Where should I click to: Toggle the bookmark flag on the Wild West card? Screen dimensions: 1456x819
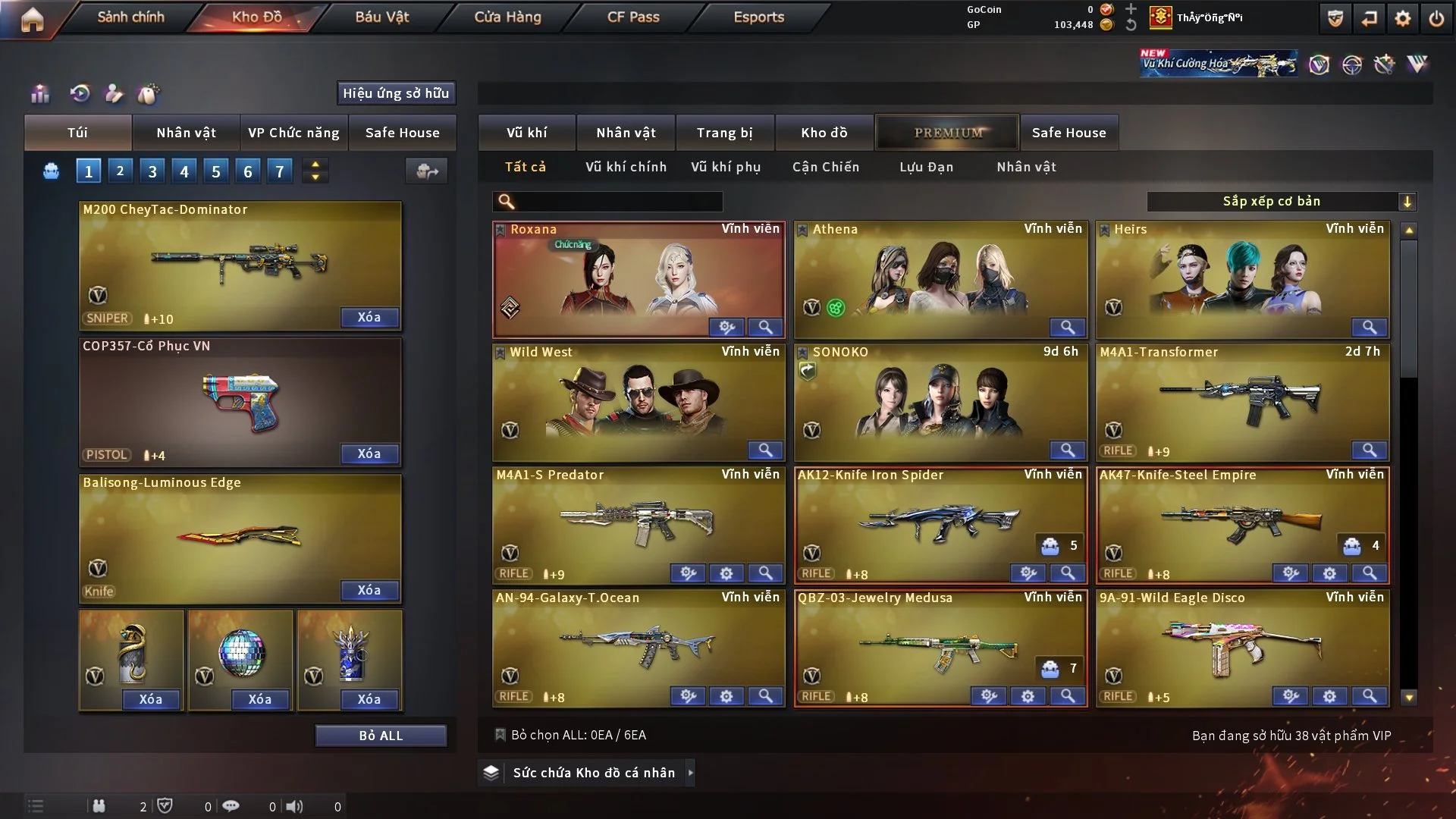tap(500, 351)
